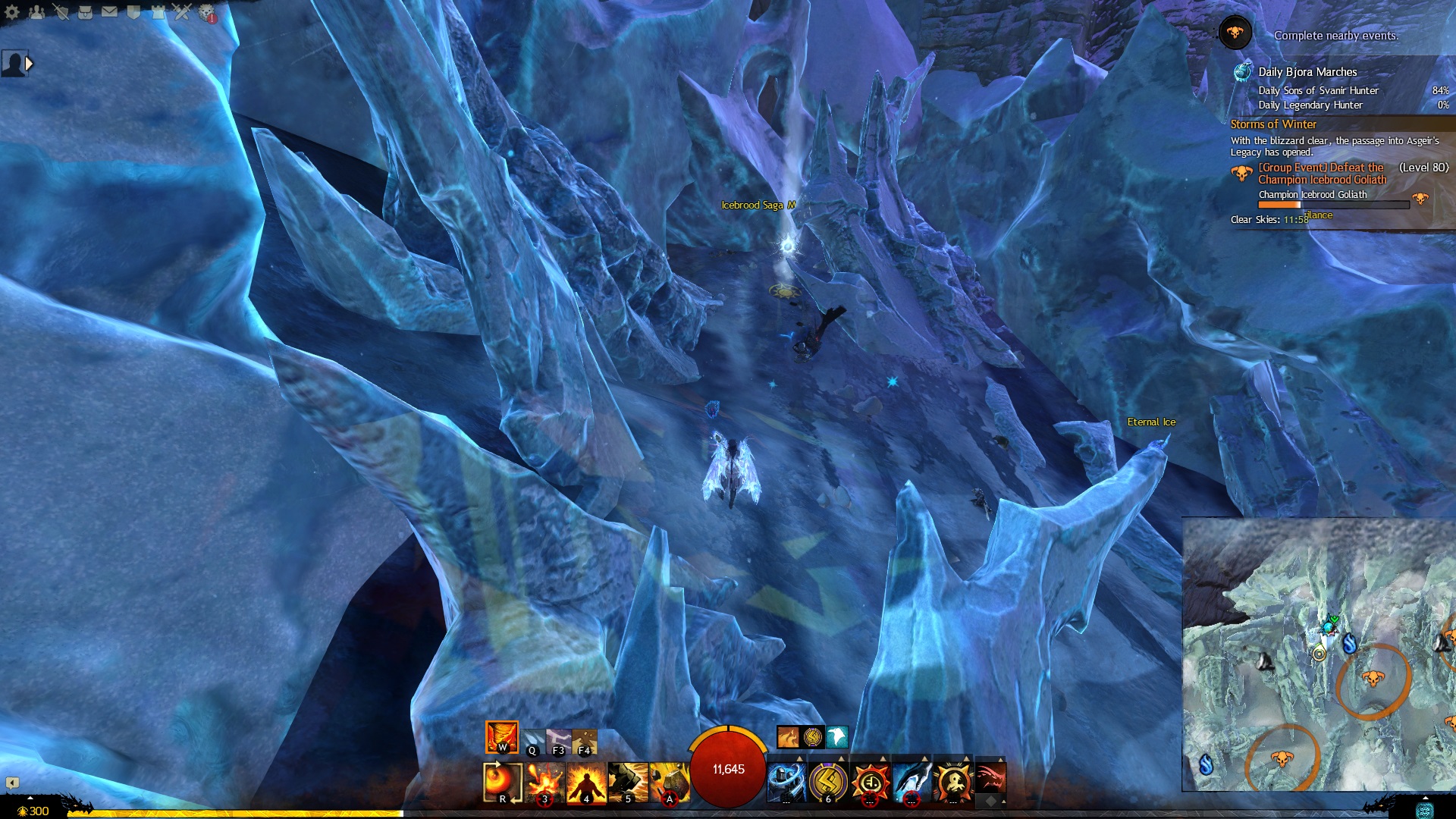Open the inventory bag icon

(85, 12)
